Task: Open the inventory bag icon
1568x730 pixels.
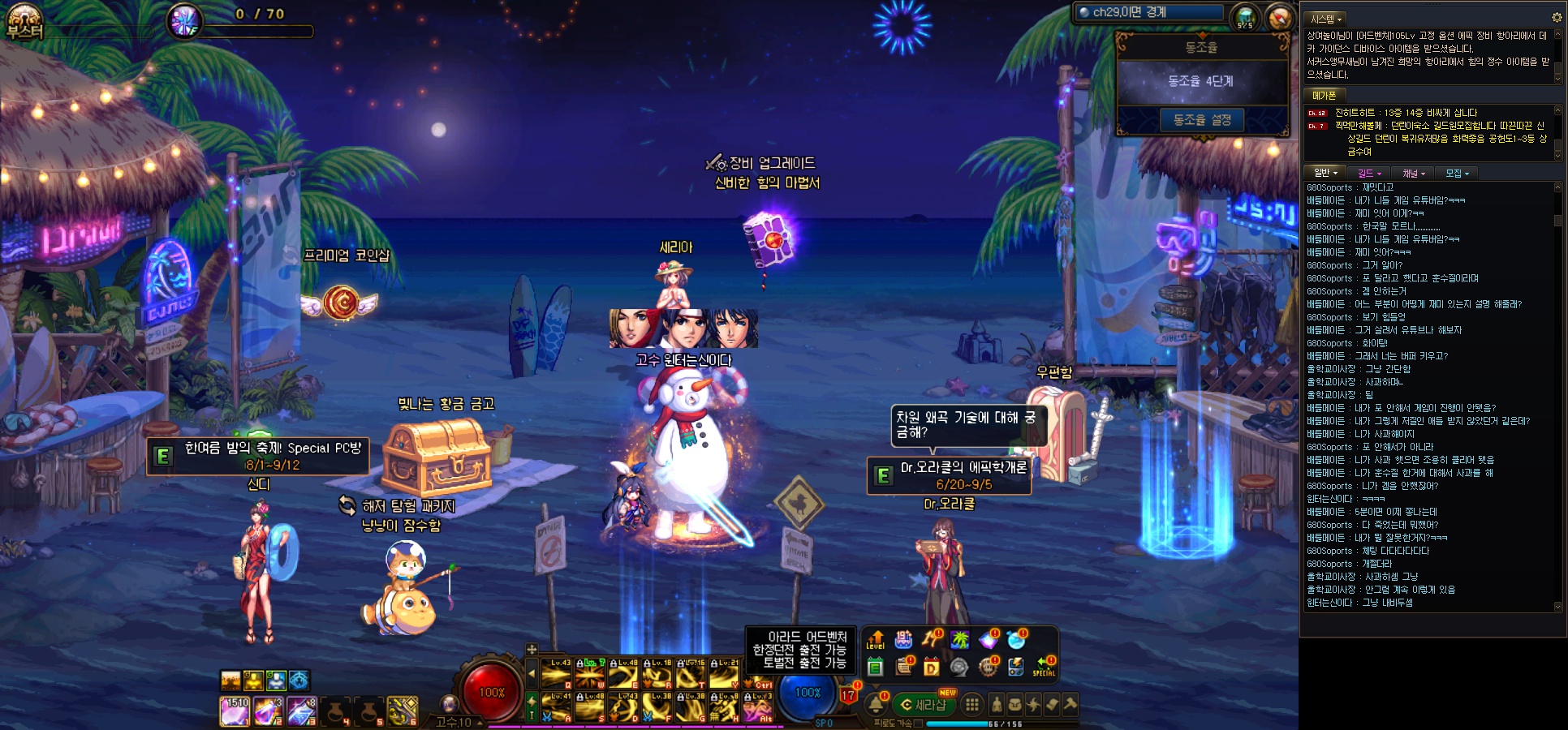Action: click(x=1014, y=705)
